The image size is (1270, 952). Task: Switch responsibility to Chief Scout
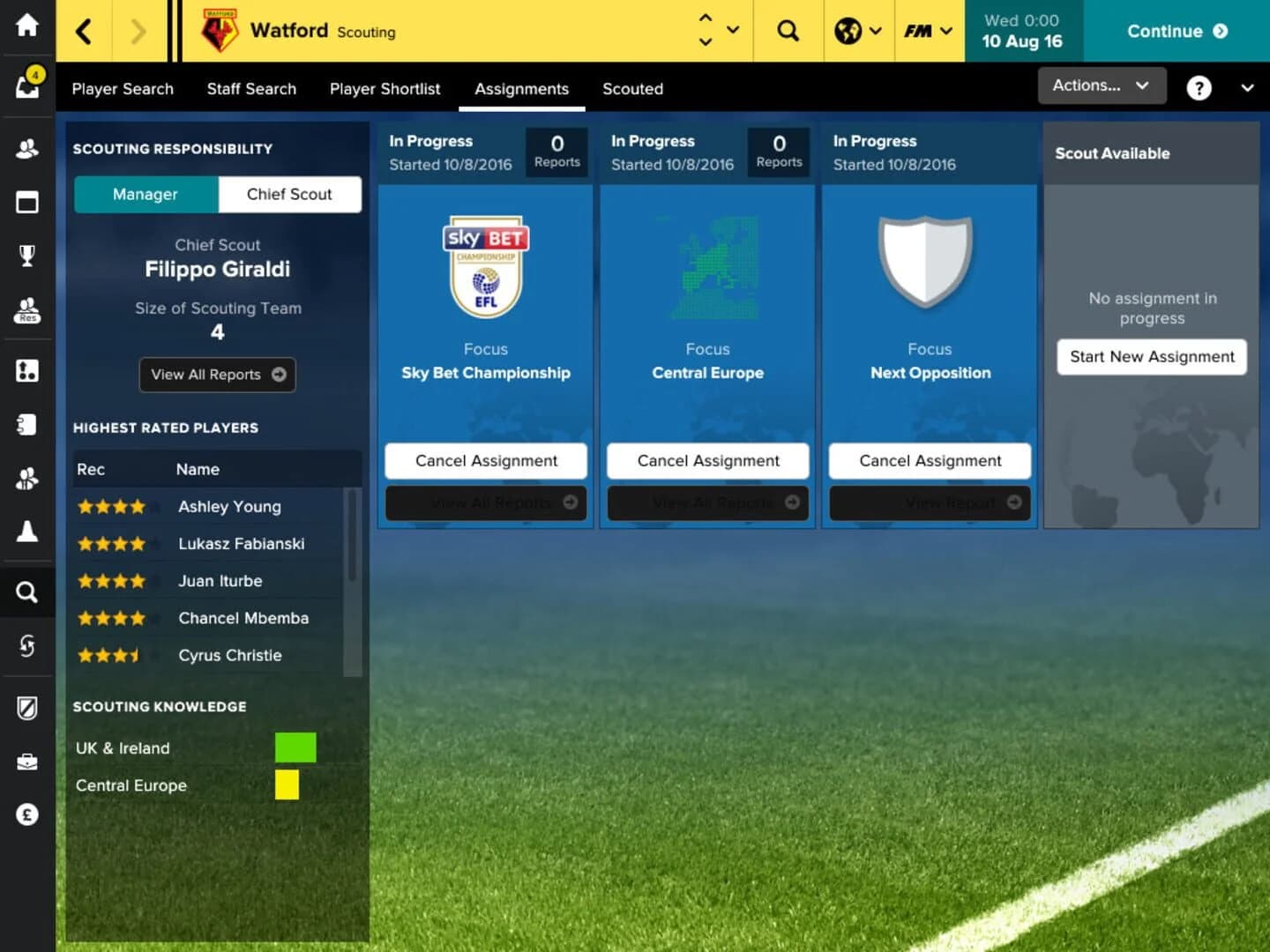click(x=290, y=194)
